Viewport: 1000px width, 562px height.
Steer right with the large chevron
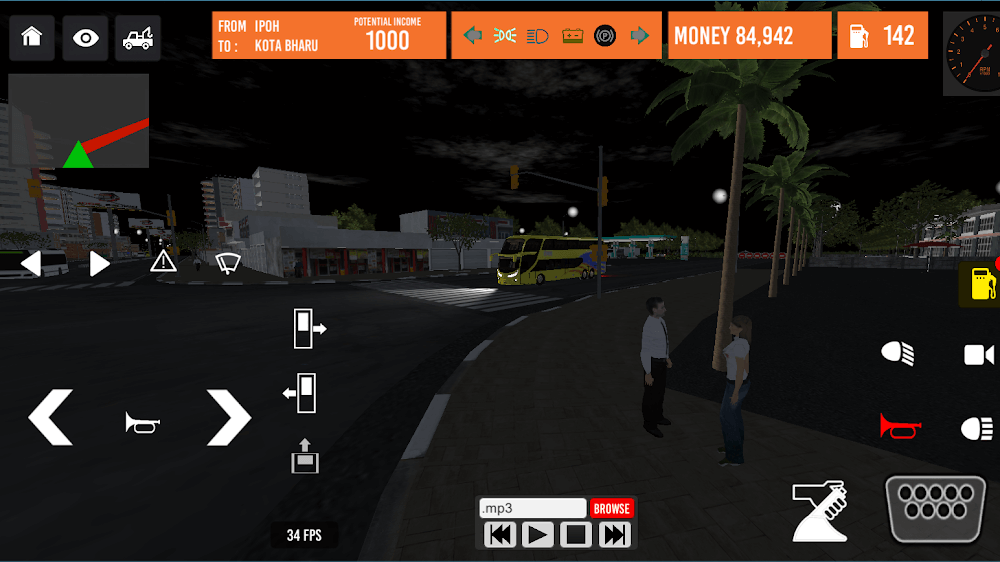228,418
